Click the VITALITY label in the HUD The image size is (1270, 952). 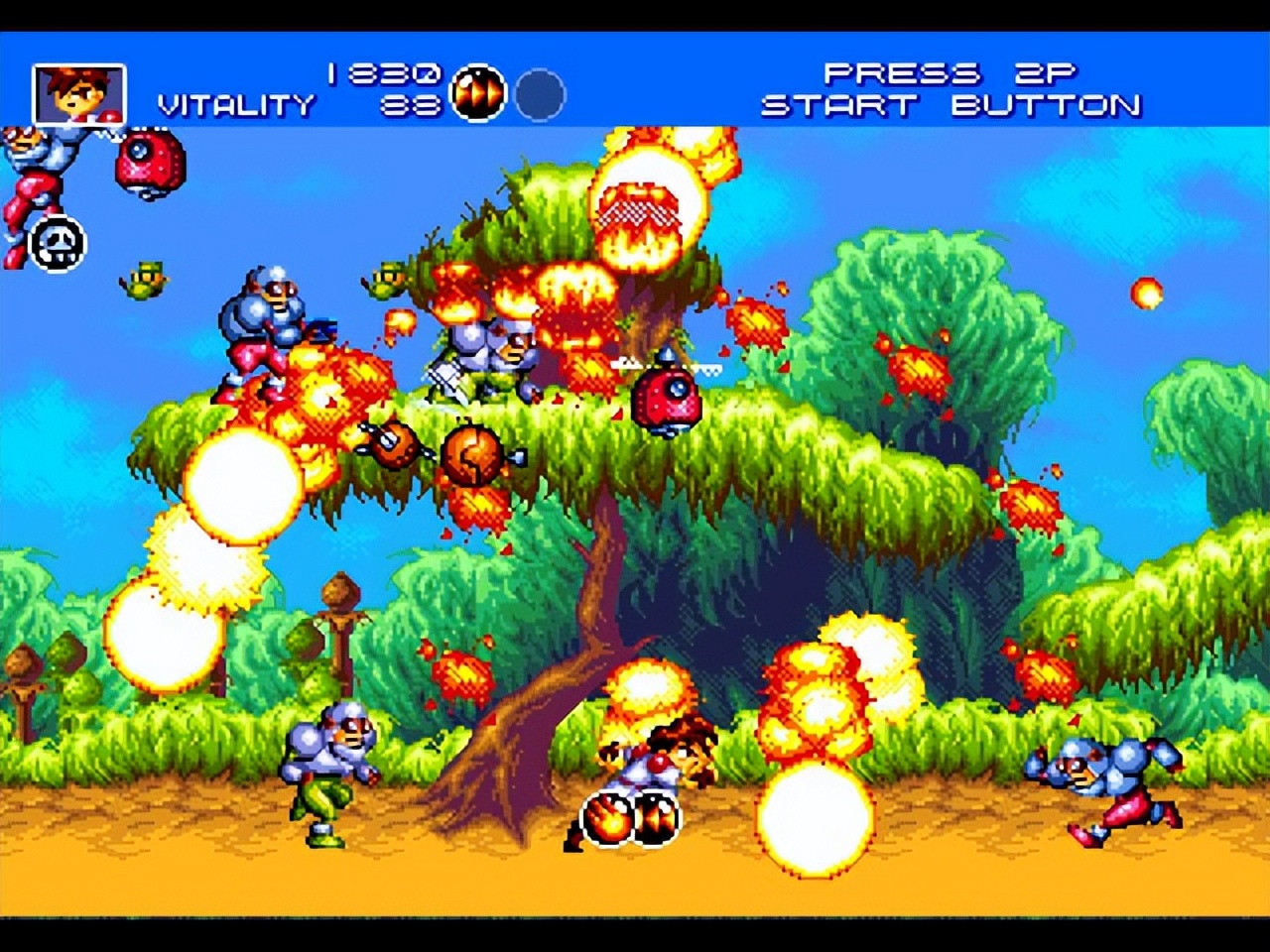pos(233,105)
